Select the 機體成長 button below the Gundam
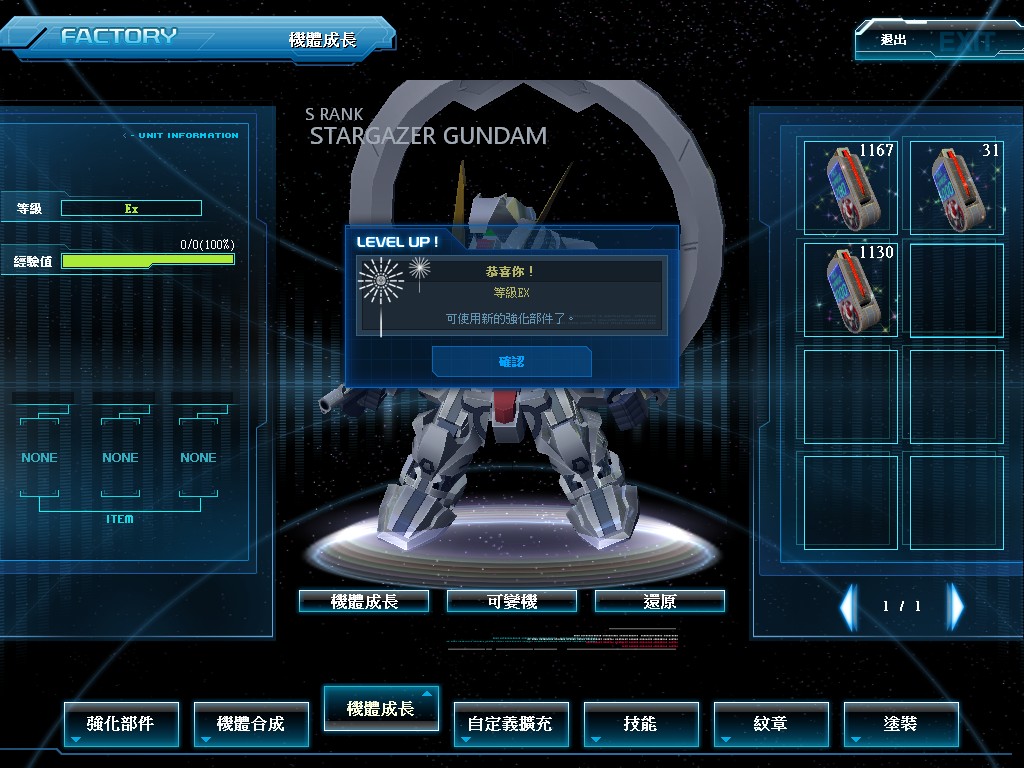 click(364, 601)
